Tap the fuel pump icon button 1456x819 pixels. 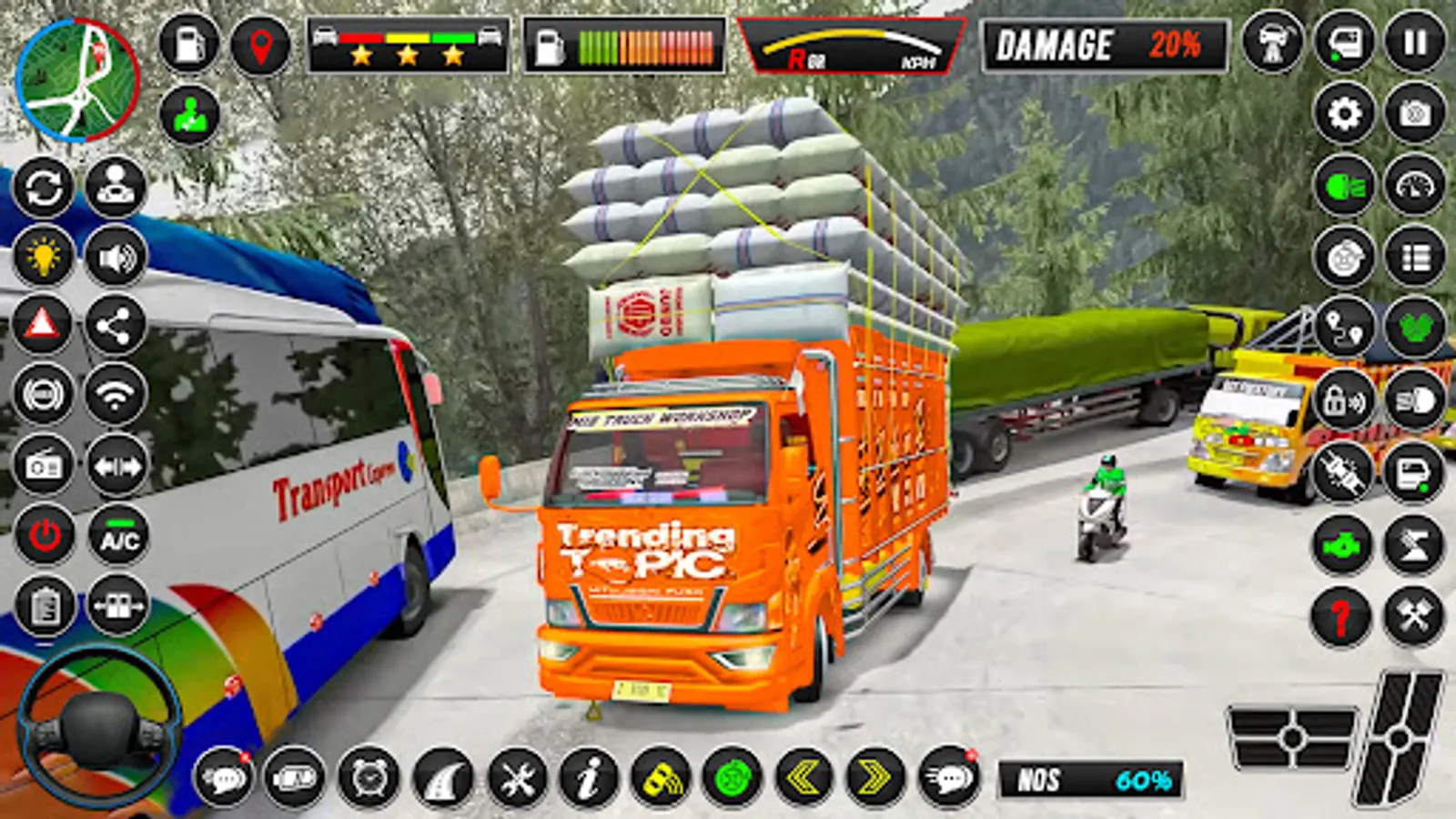coord(188,44)
